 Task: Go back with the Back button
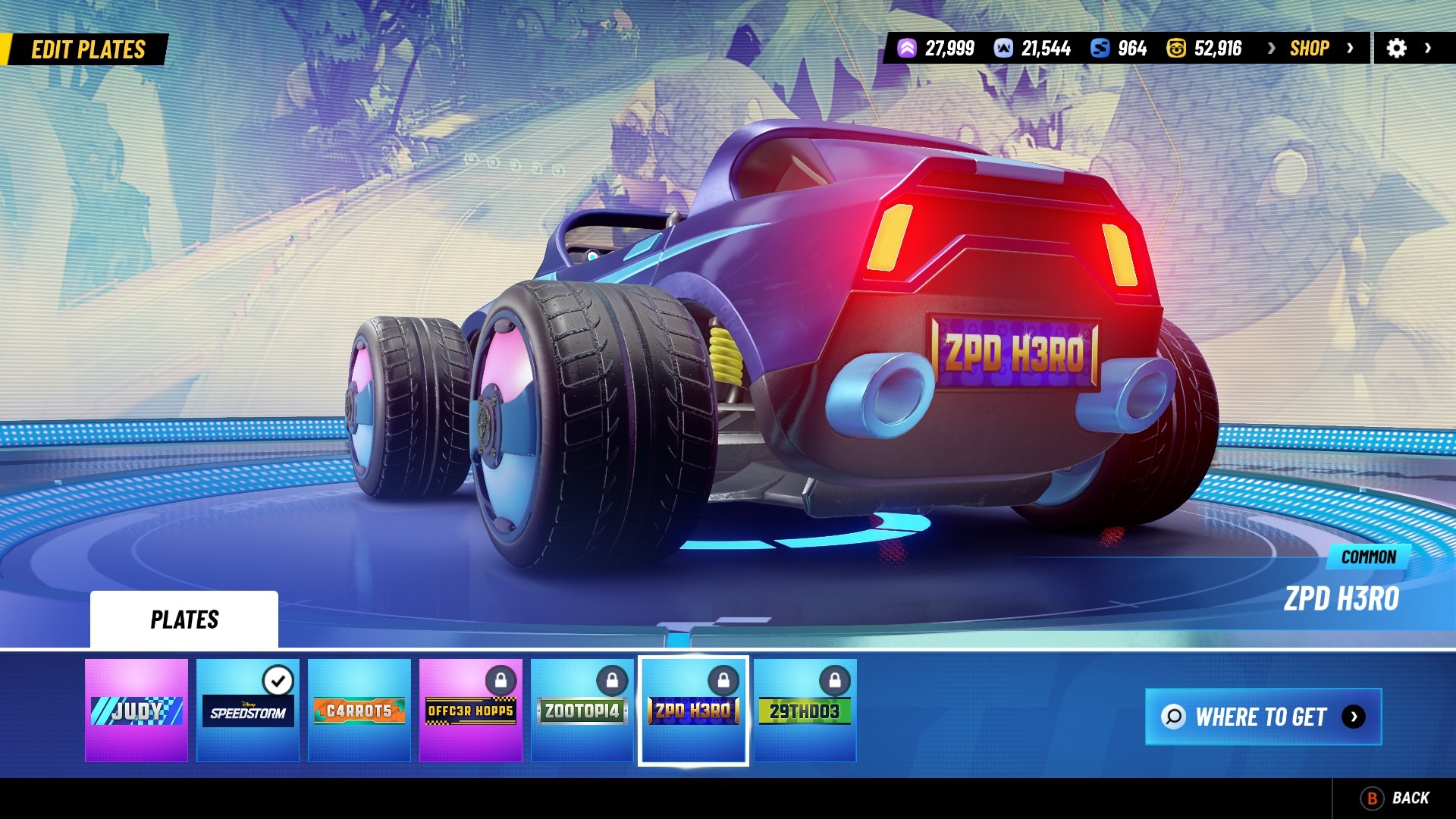(1396, 798)
